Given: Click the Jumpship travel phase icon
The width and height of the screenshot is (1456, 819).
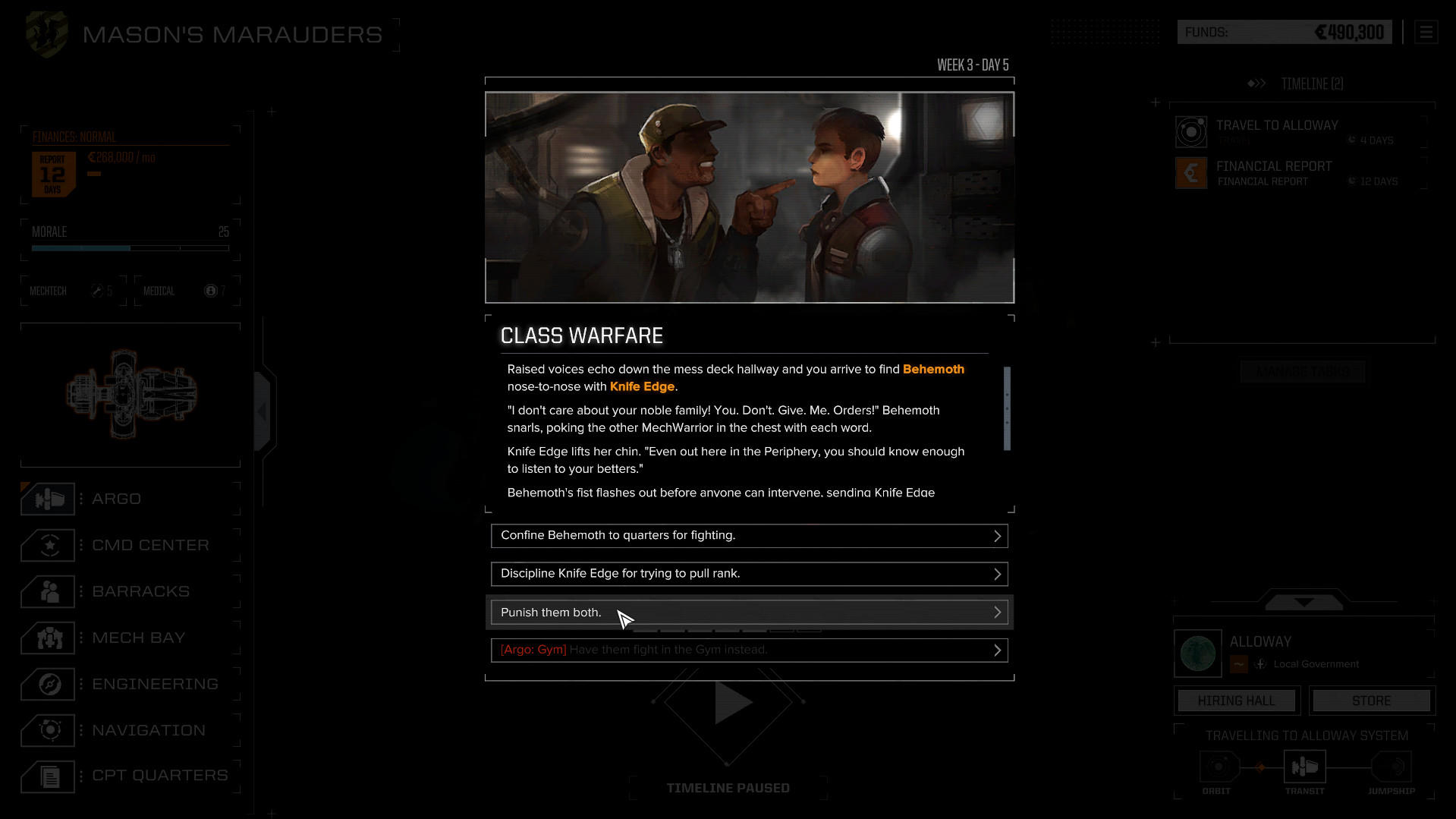Looking at the screenshot, I should tap(1391, 767).
